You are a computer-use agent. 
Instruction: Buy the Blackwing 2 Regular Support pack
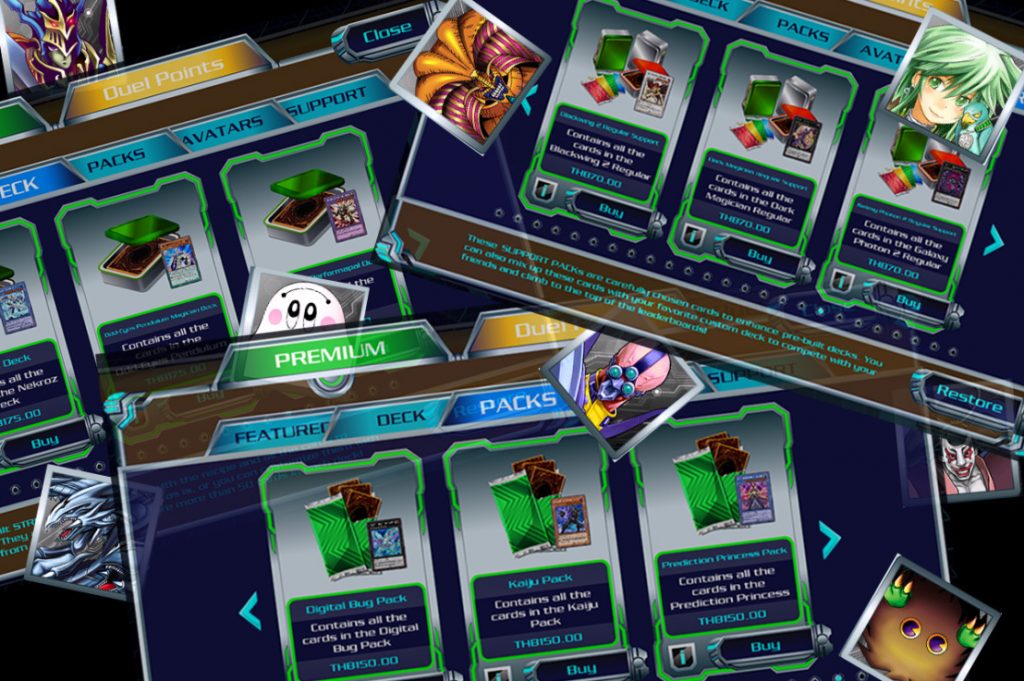(610, 209)
